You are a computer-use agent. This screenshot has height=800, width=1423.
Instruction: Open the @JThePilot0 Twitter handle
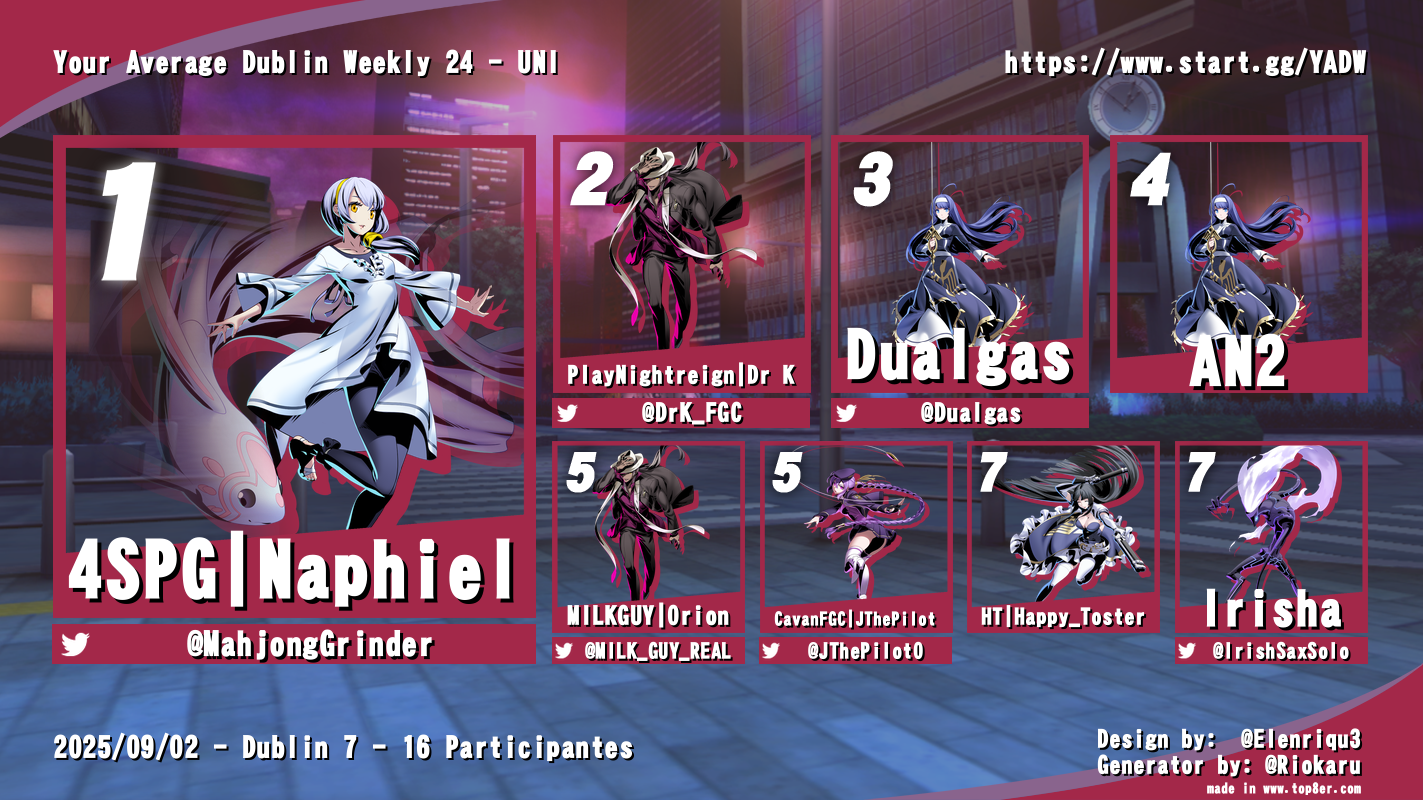tap(866, 651)
